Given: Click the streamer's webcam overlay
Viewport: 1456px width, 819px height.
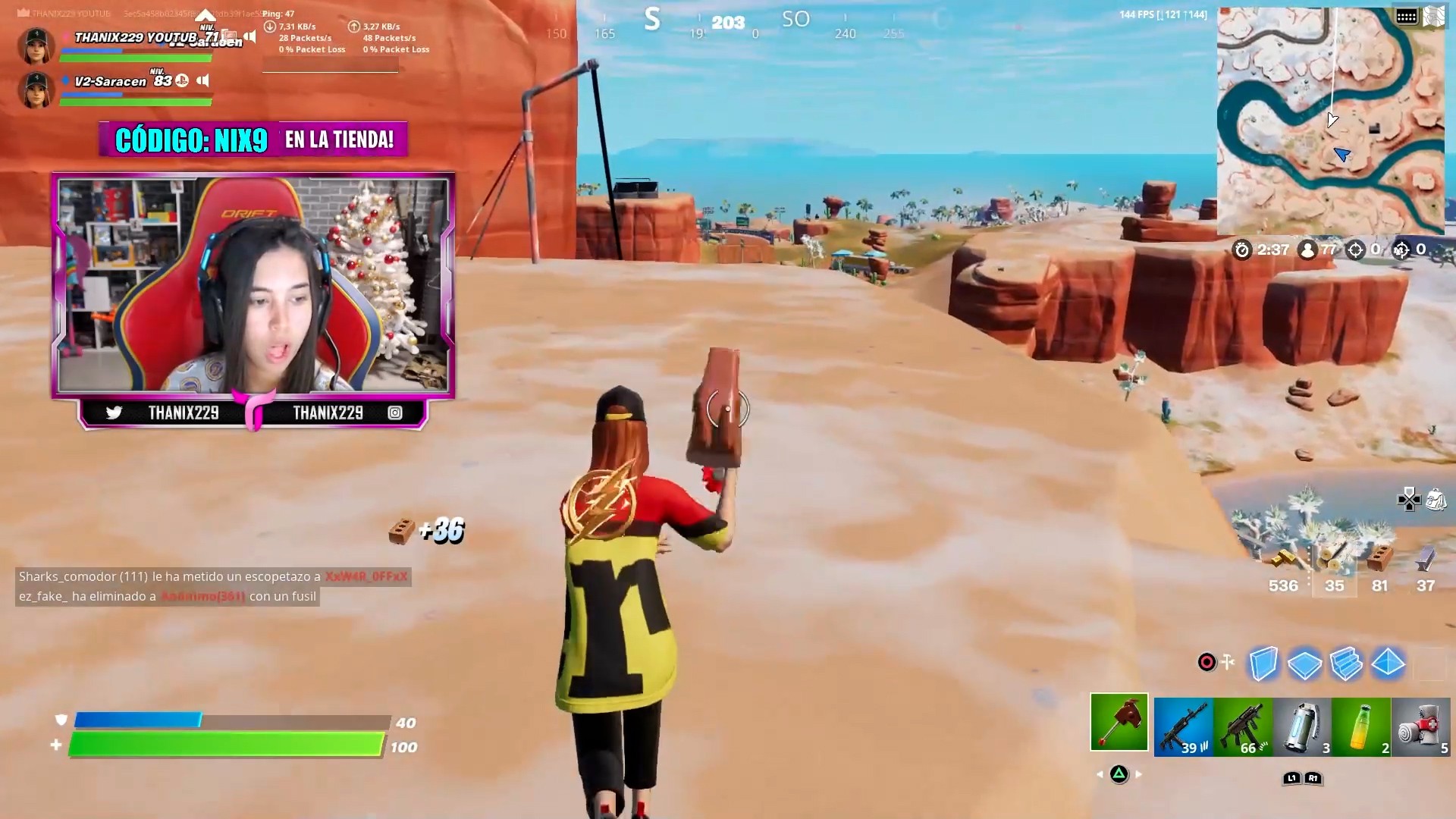Looking at the screenshot, I should (253, 285).
